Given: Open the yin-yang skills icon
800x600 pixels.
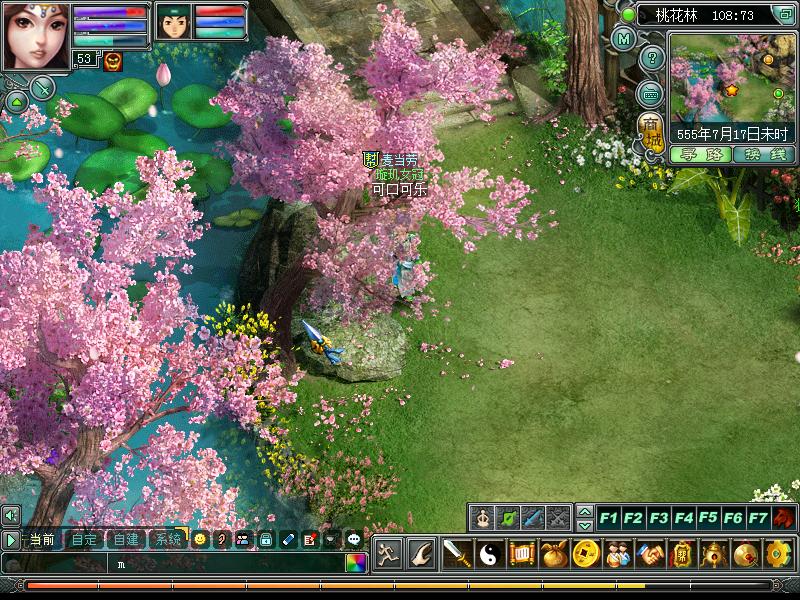Looking at the screenshot, I should pyautogui.click(x=489, y=553).
